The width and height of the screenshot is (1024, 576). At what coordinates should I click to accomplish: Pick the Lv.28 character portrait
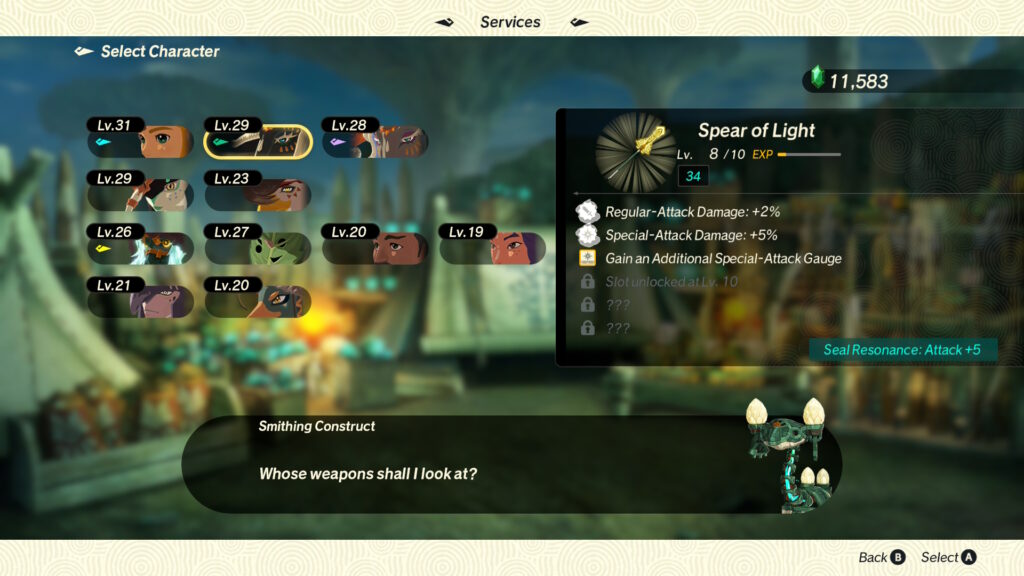[x=375, y=142]
